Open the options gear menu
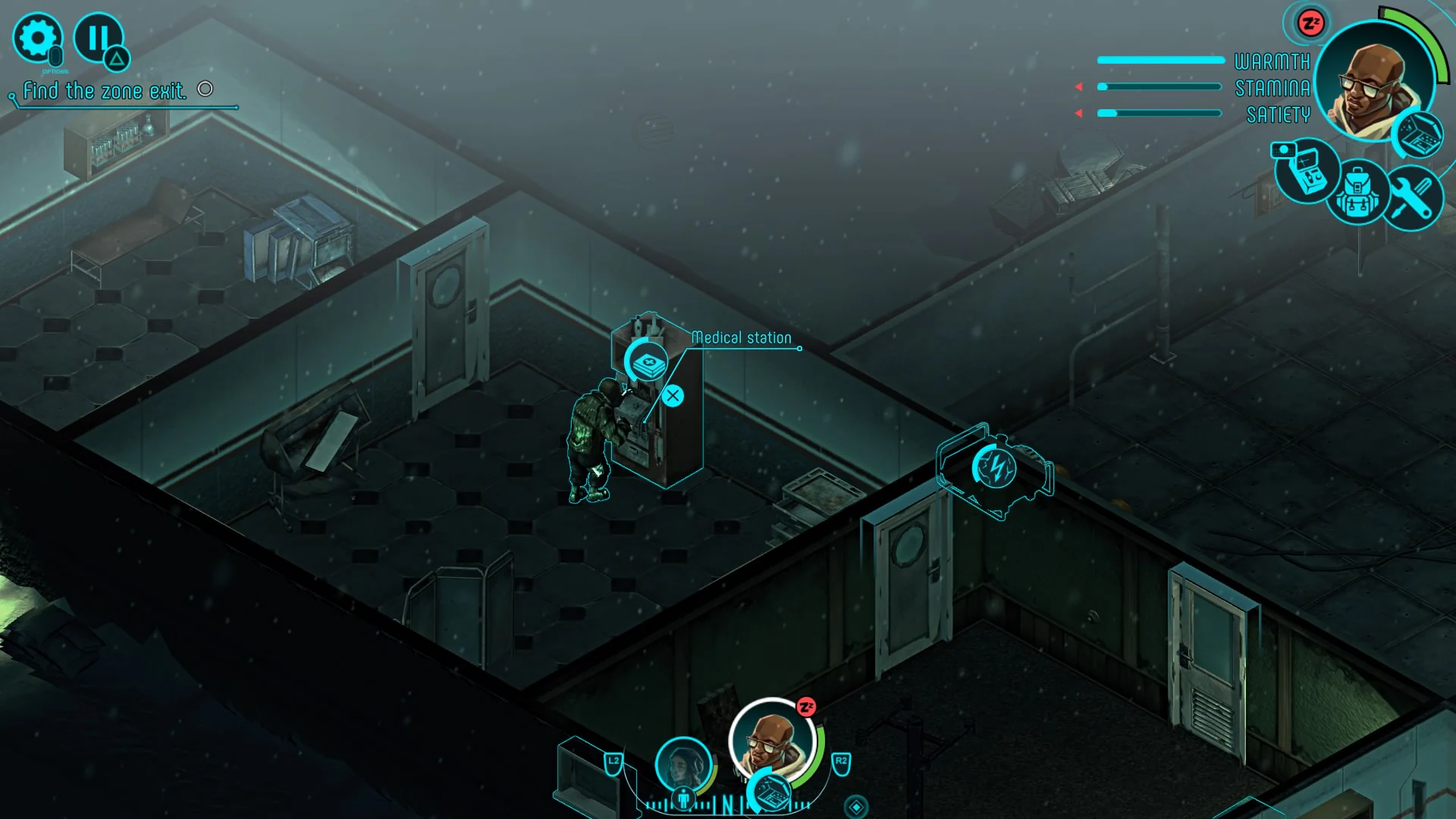Screen dimensions: 1456x819 [39, 36]
